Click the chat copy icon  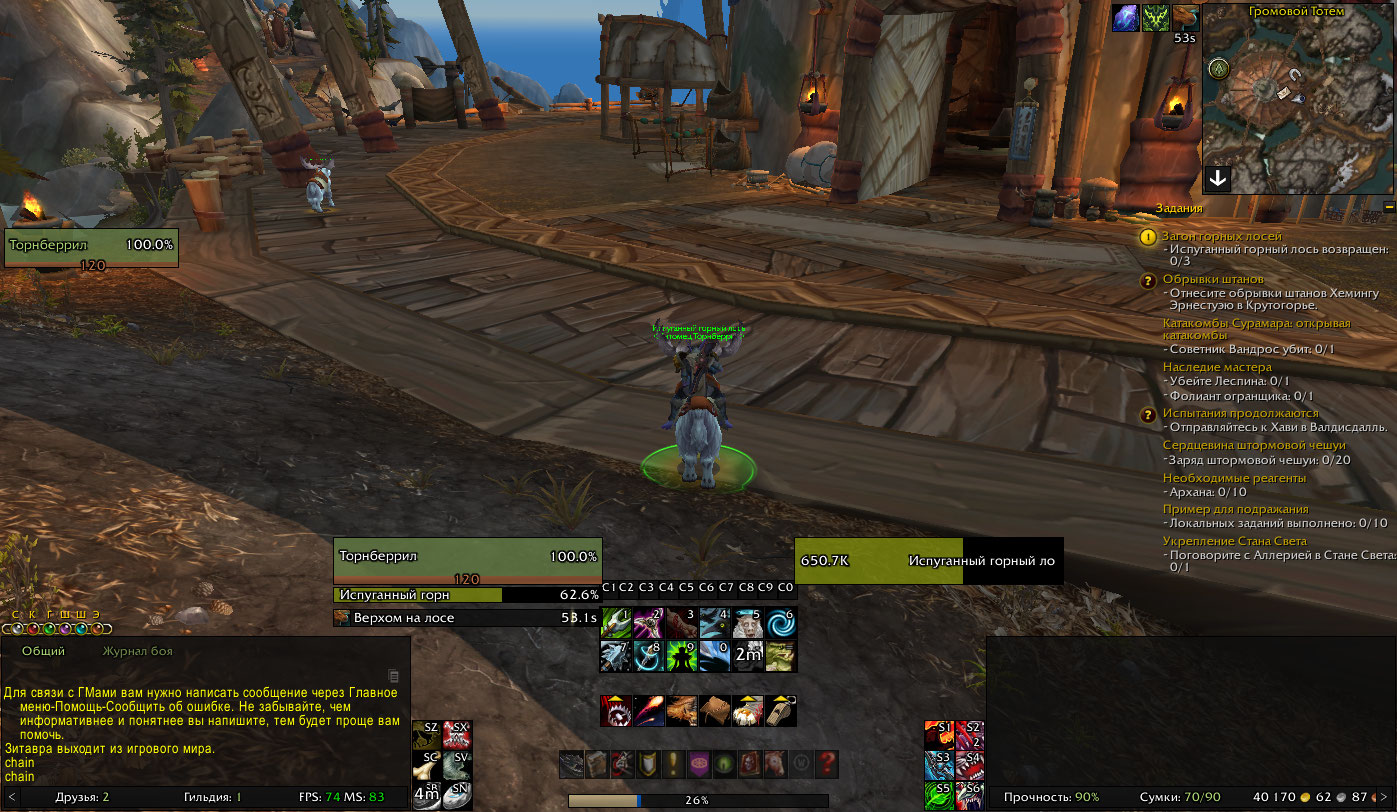[x=393, y=675]
